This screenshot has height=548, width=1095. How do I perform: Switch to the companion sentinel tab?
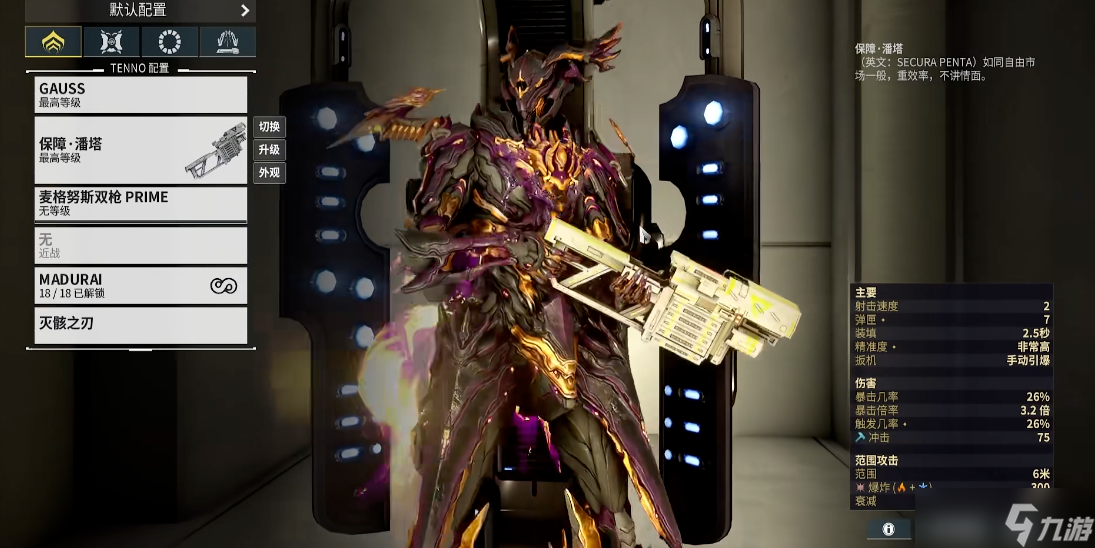click(x=111, y=42)
